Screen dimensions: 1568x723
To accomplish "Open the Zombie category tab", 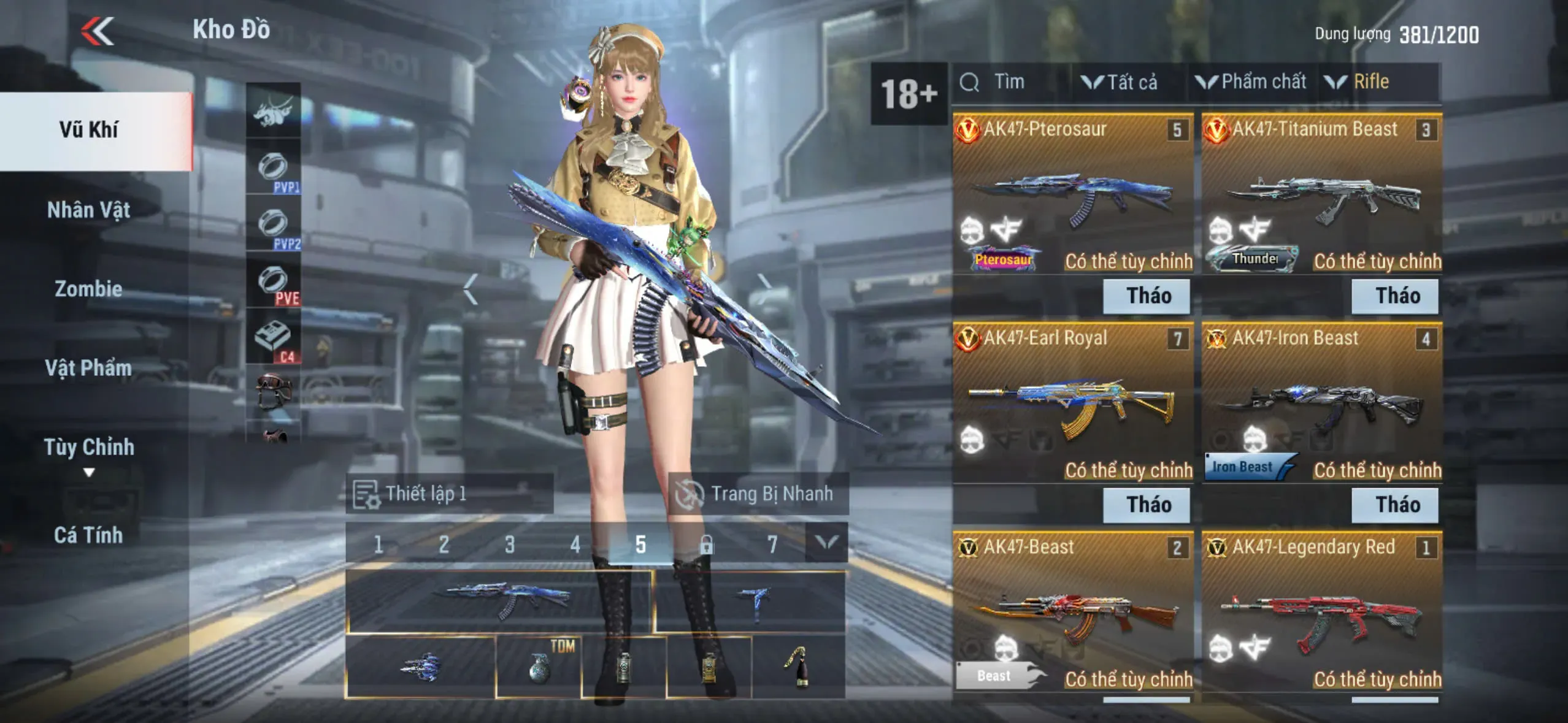I will 89,289.
